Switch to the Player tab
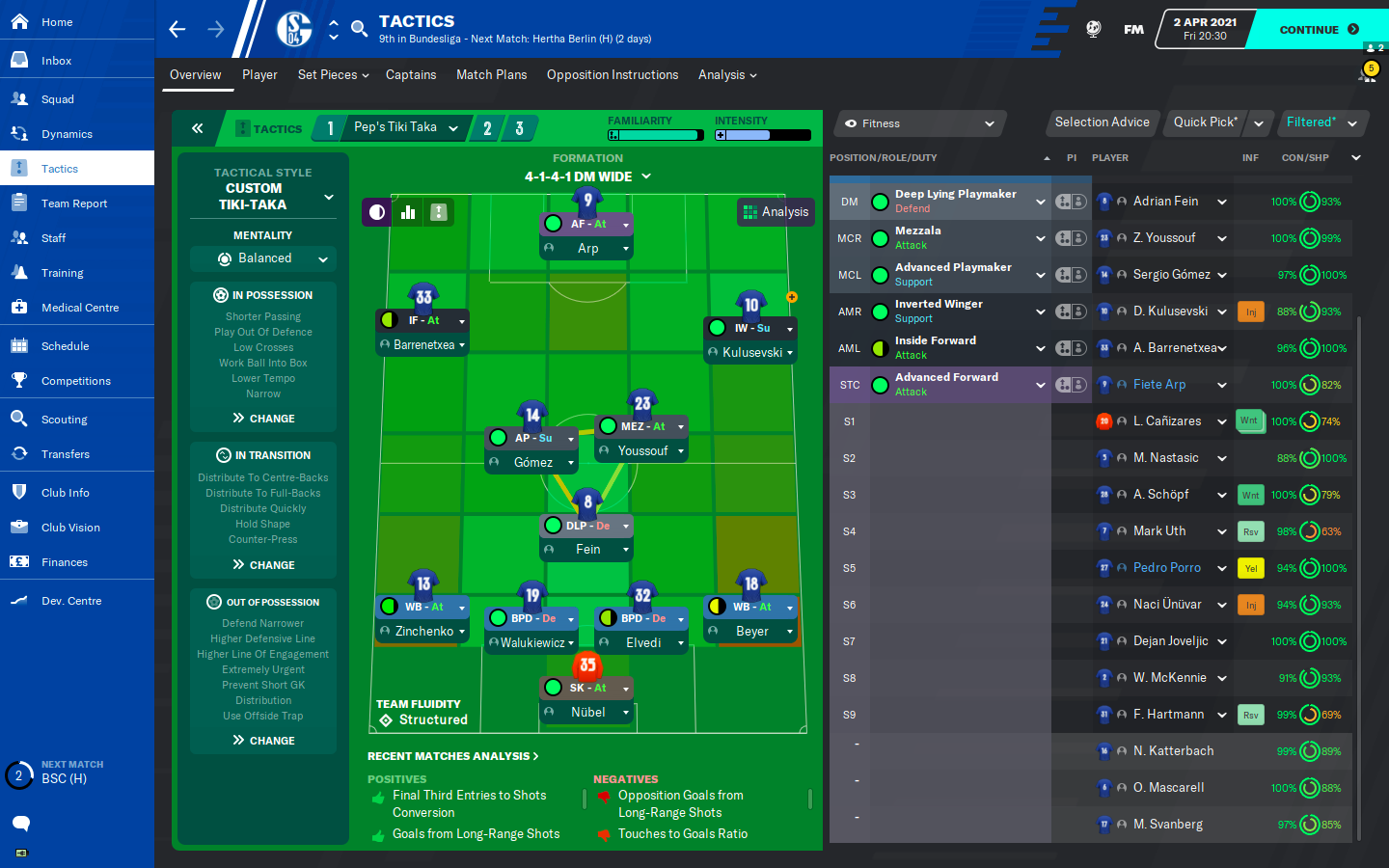Screen dimensions: 1389x868 click(x=259, y=75)
